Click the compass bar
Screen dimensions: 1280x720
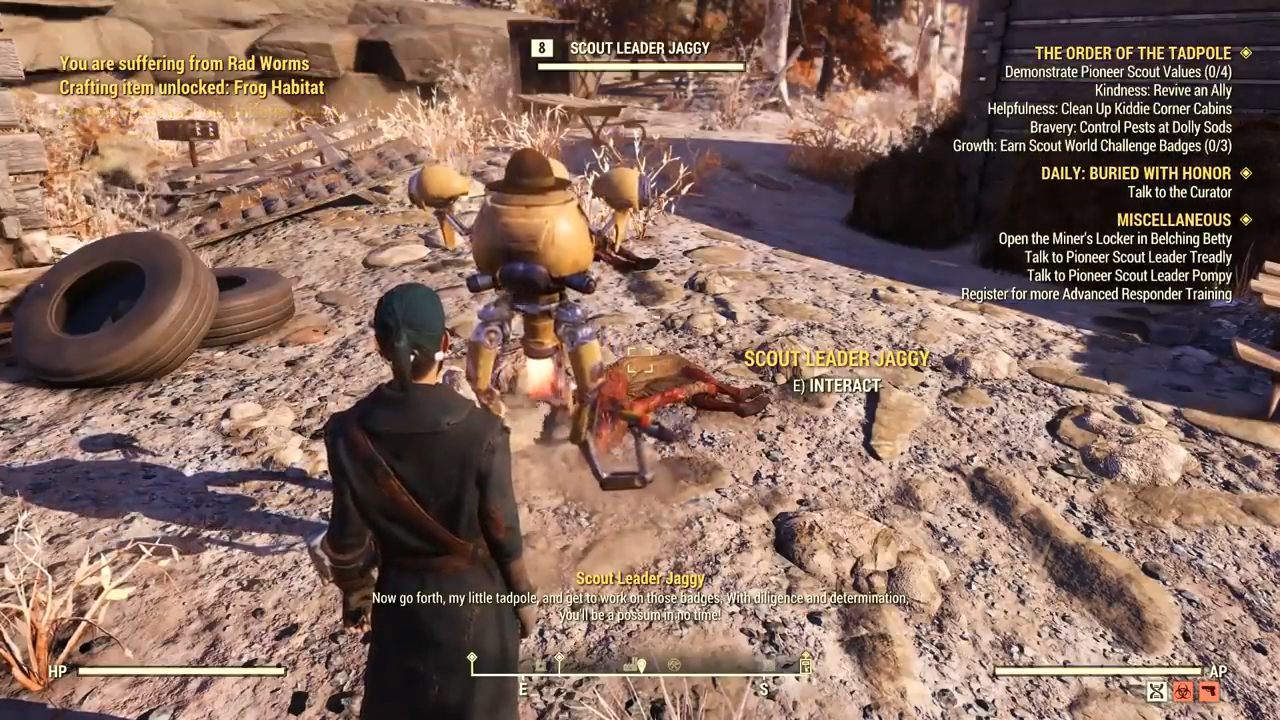click(x=640, y=667)
